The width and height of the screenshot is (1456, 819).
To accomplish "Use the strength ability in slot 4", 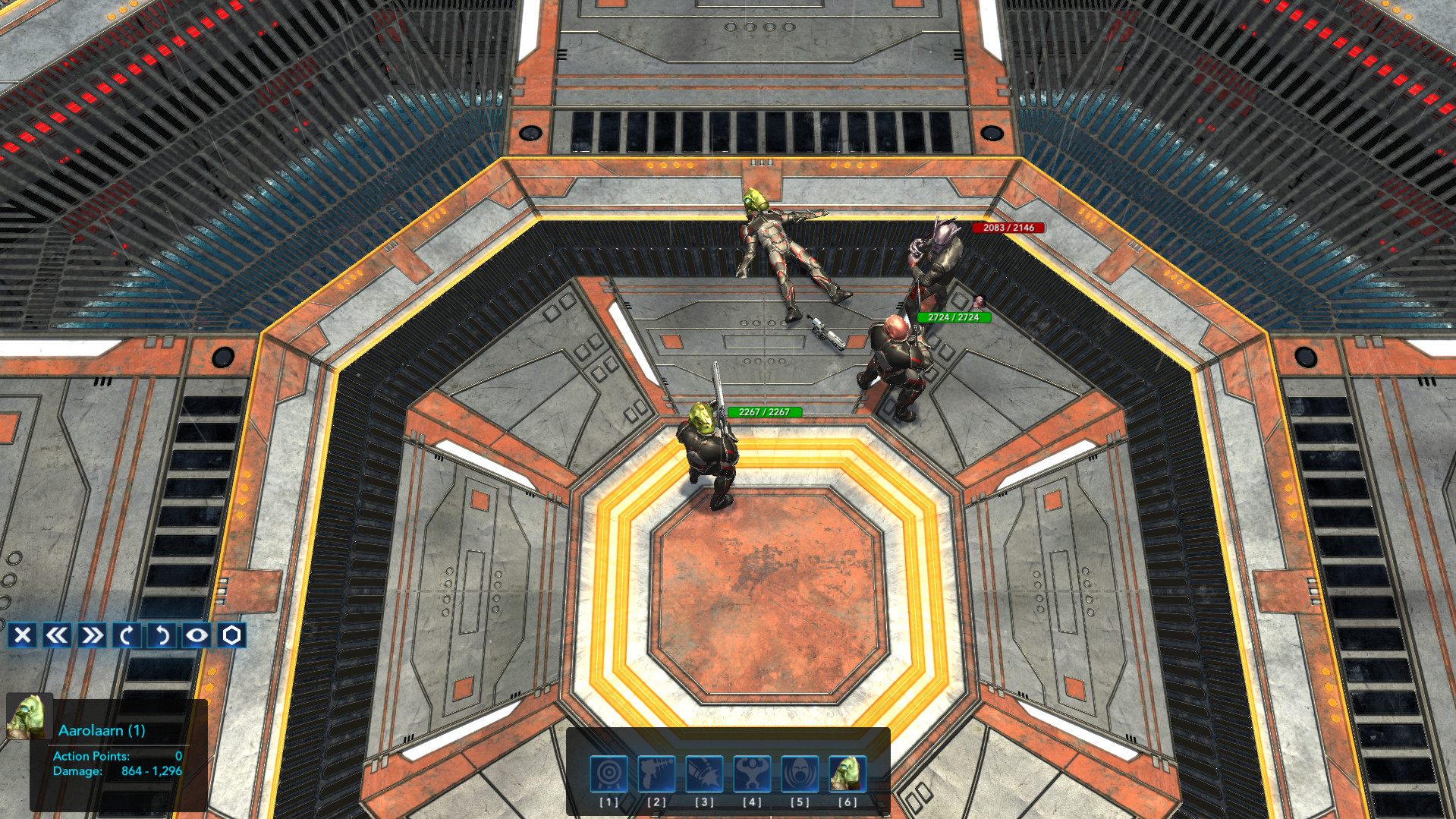I will [752, 772].
